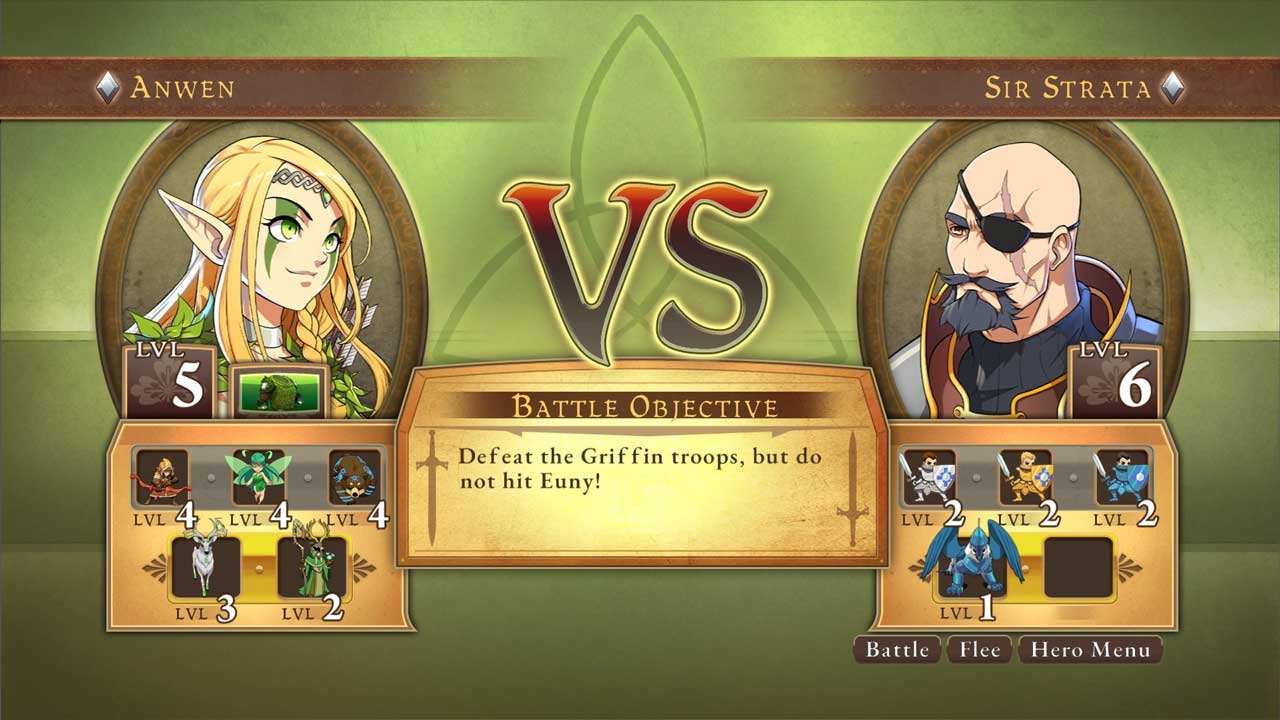1280x720 pixels.
Task: Select the antlered druid in green robes
Action: [312, 567]
